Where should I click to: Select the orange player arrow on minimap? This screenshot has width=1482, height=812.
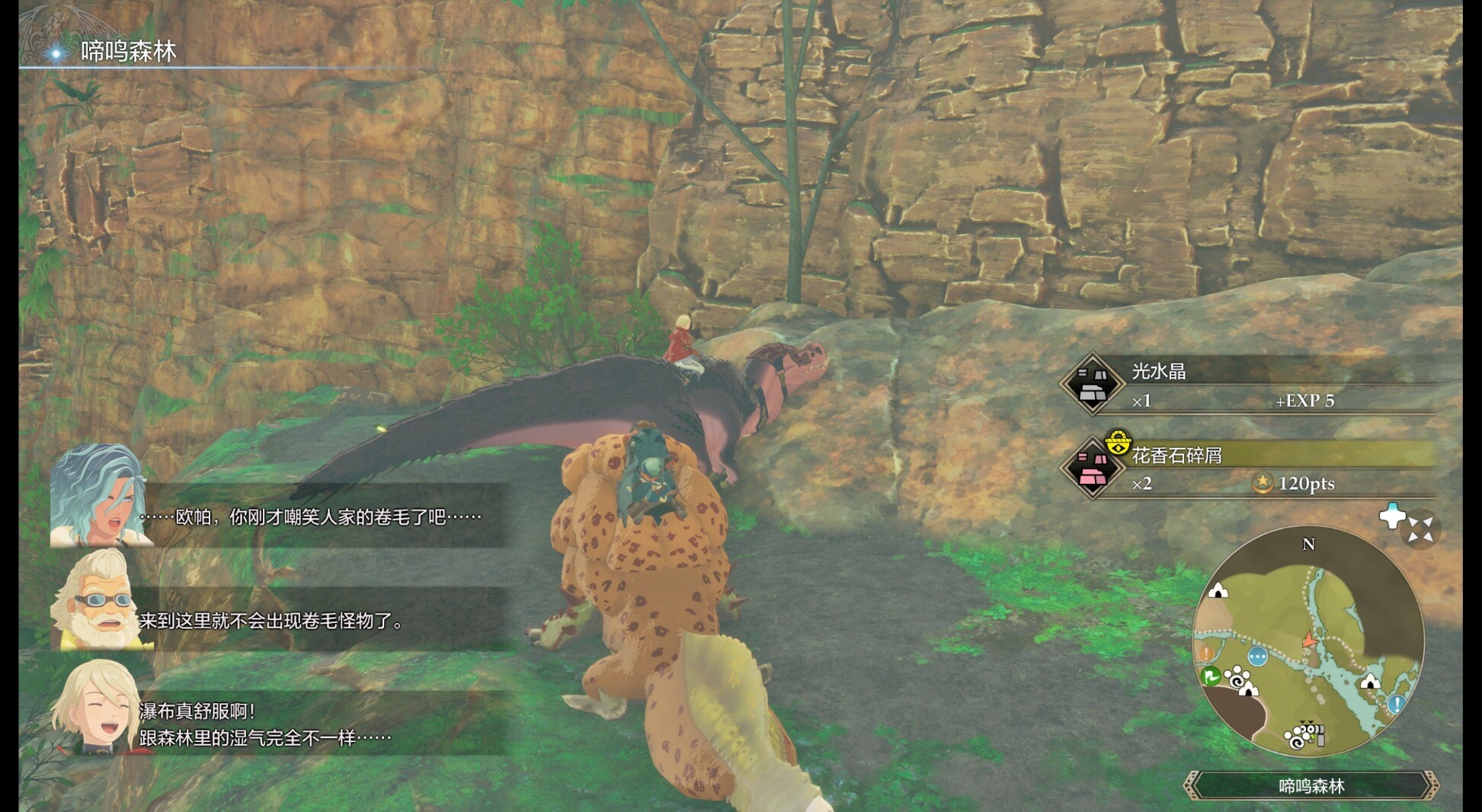click(x=1309, y=640)
